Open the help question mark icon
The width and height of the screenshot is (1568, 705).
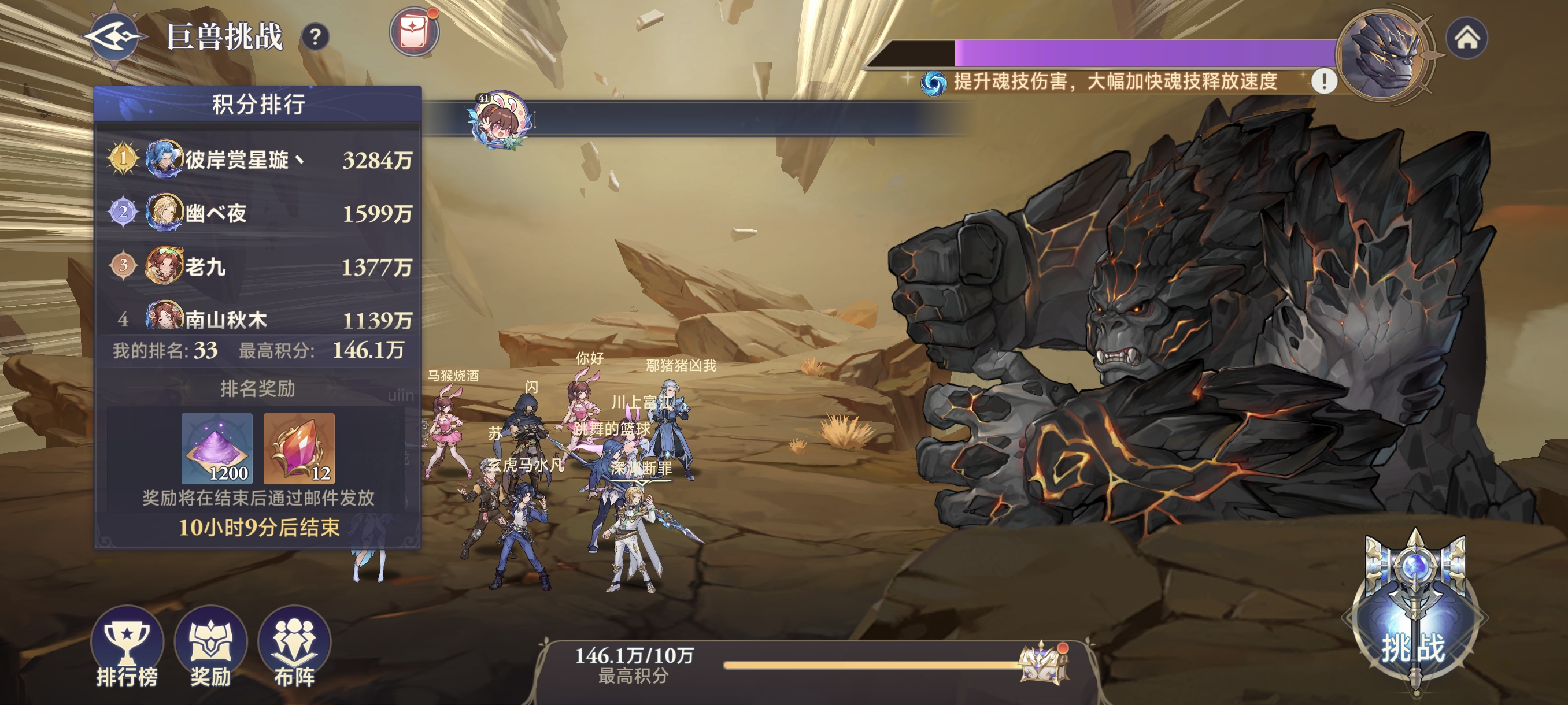(x=315, y=38)
